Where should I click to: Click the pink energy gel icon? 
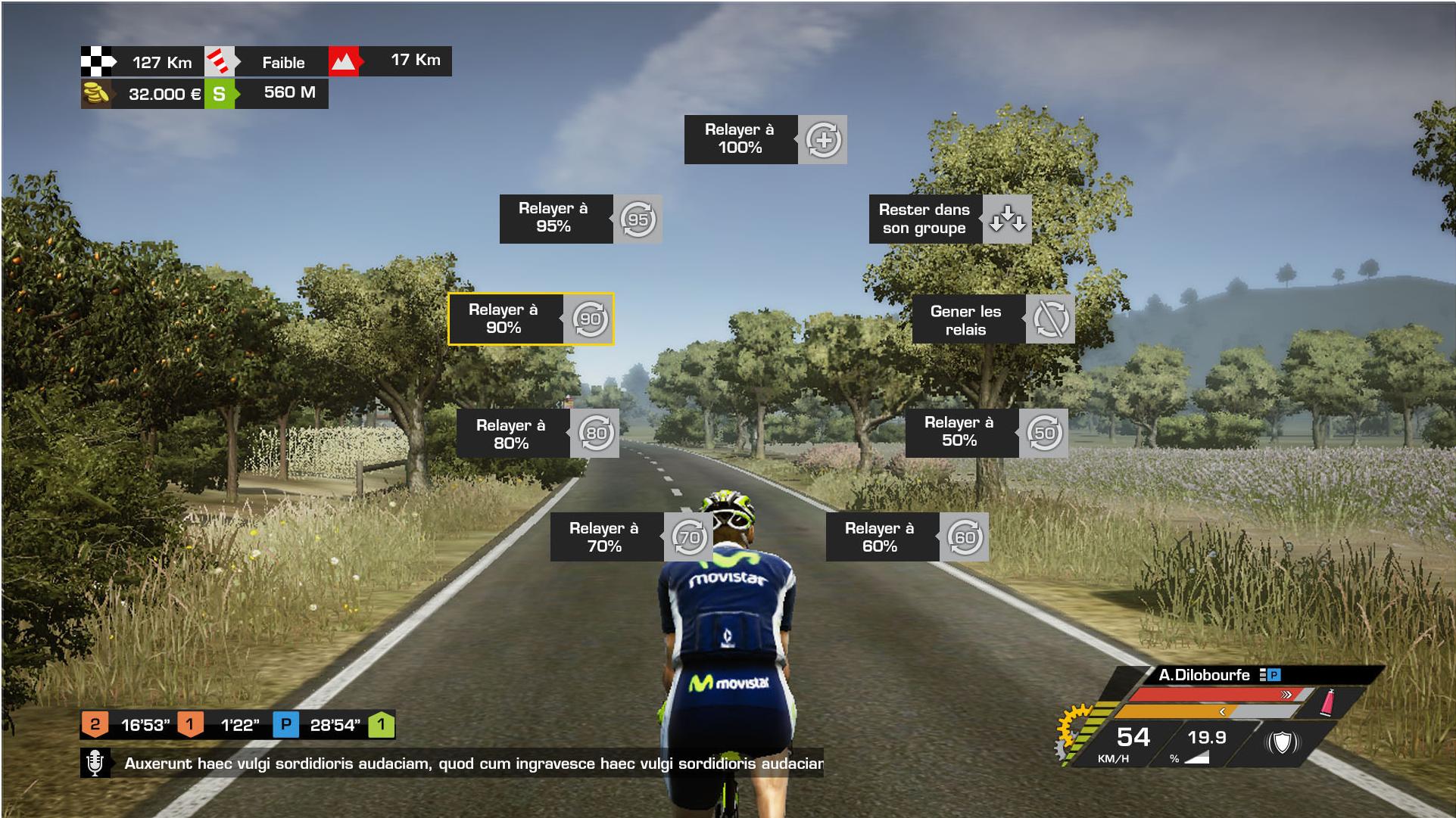point(1327,702)
